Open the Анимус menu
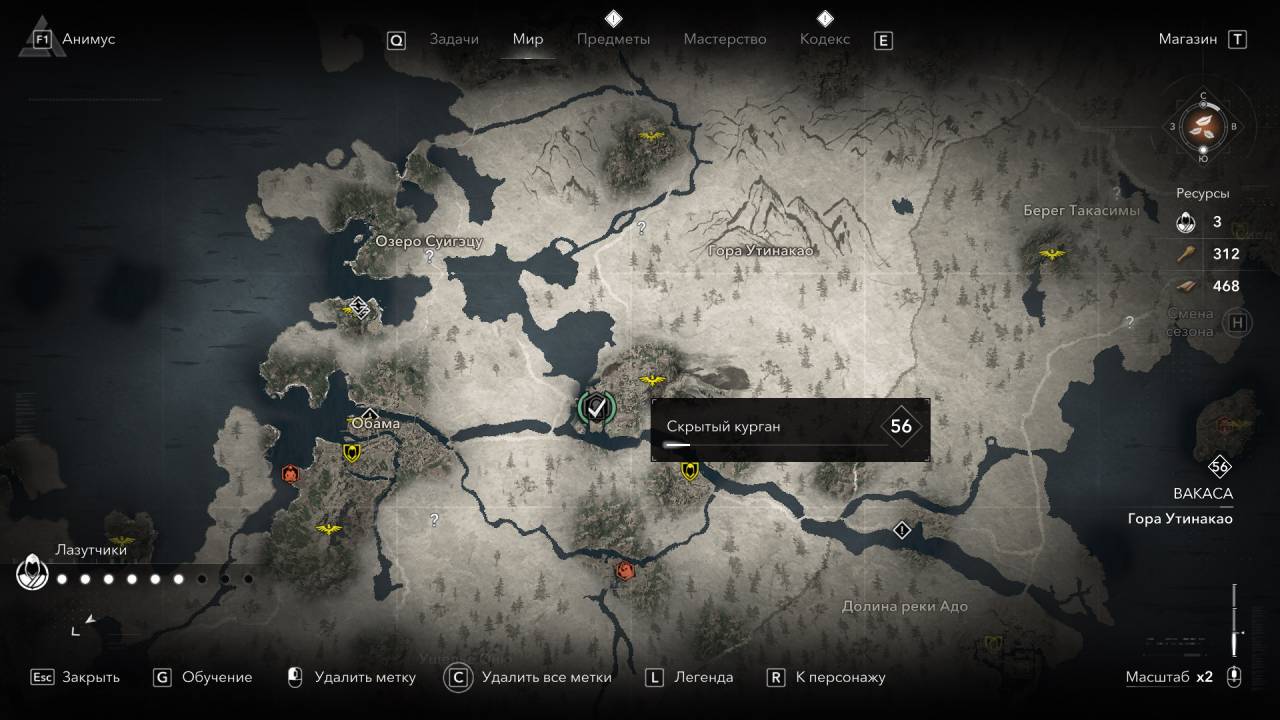 click(x=88, y=39)
